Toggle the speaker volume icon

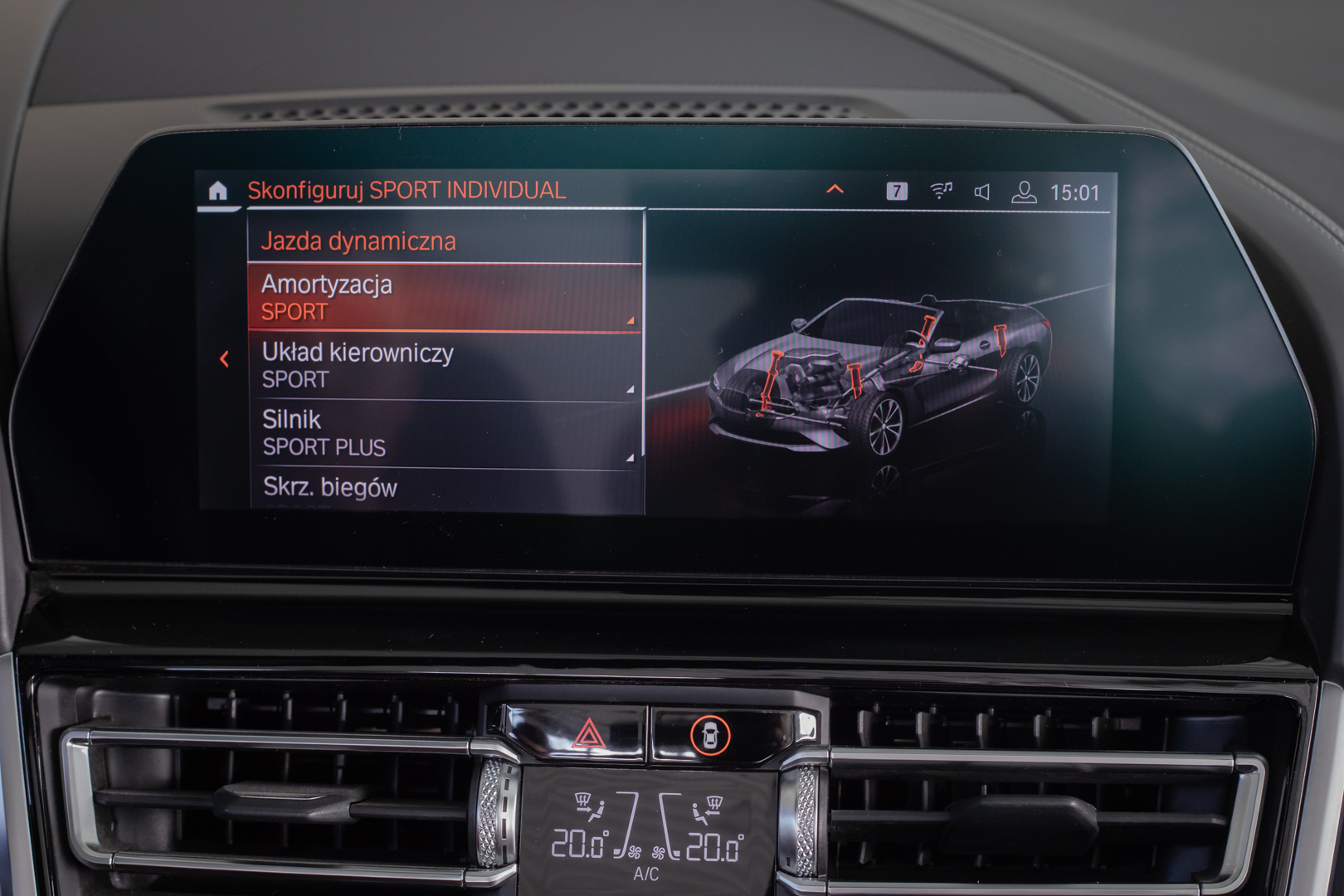point(982,192)
